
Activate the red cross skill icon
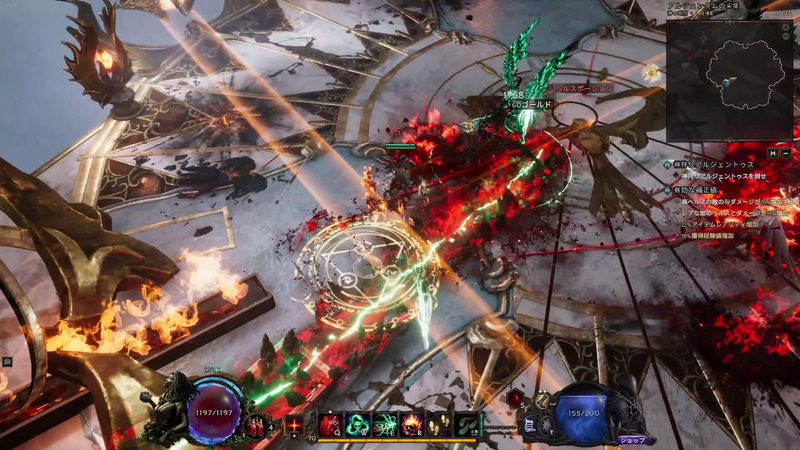point(295,425)
